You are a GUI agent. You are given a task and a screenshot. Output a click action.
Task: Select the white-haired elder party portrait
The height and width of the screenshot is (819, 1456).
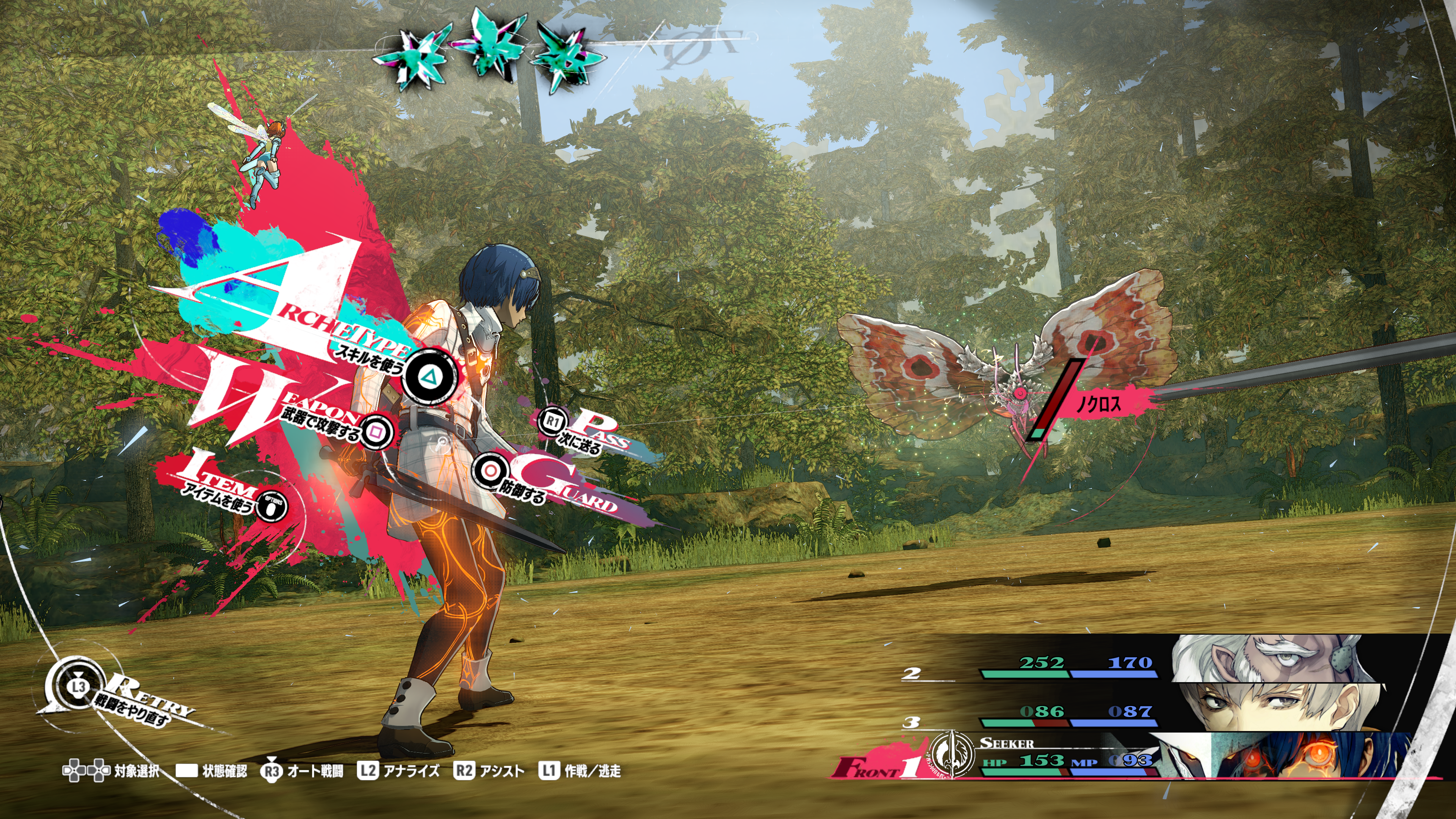point(1272,659)
